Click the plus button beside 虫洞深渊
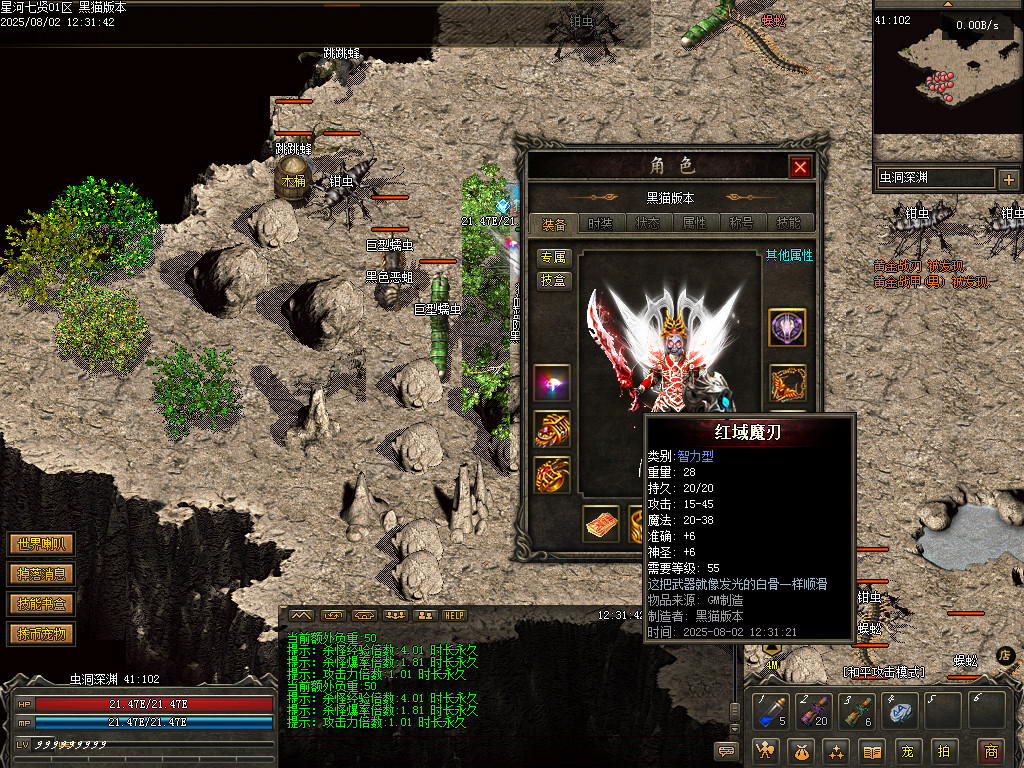Image resolution: width=1024 pixels, height=768 pixels. pyautogui.click(x=1008, y=180)
